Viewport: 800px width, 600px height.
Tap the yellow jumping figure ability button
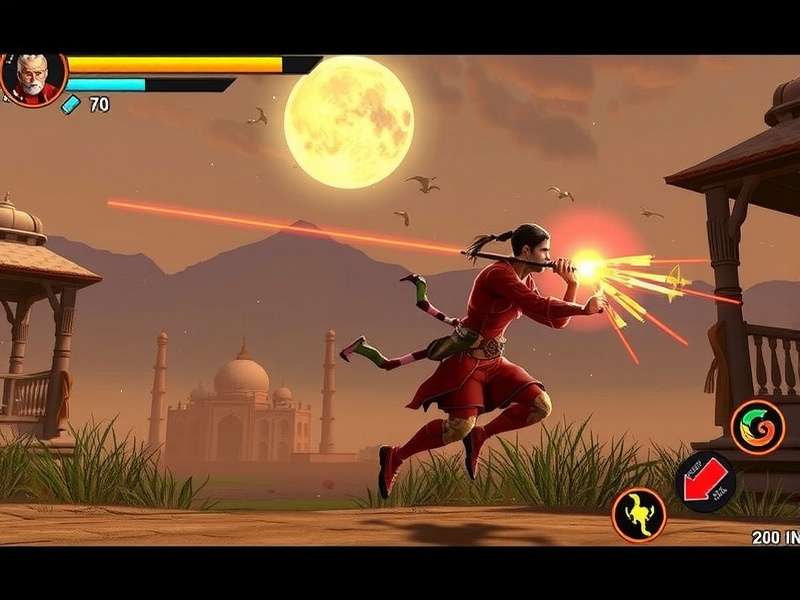click(638, 515)
